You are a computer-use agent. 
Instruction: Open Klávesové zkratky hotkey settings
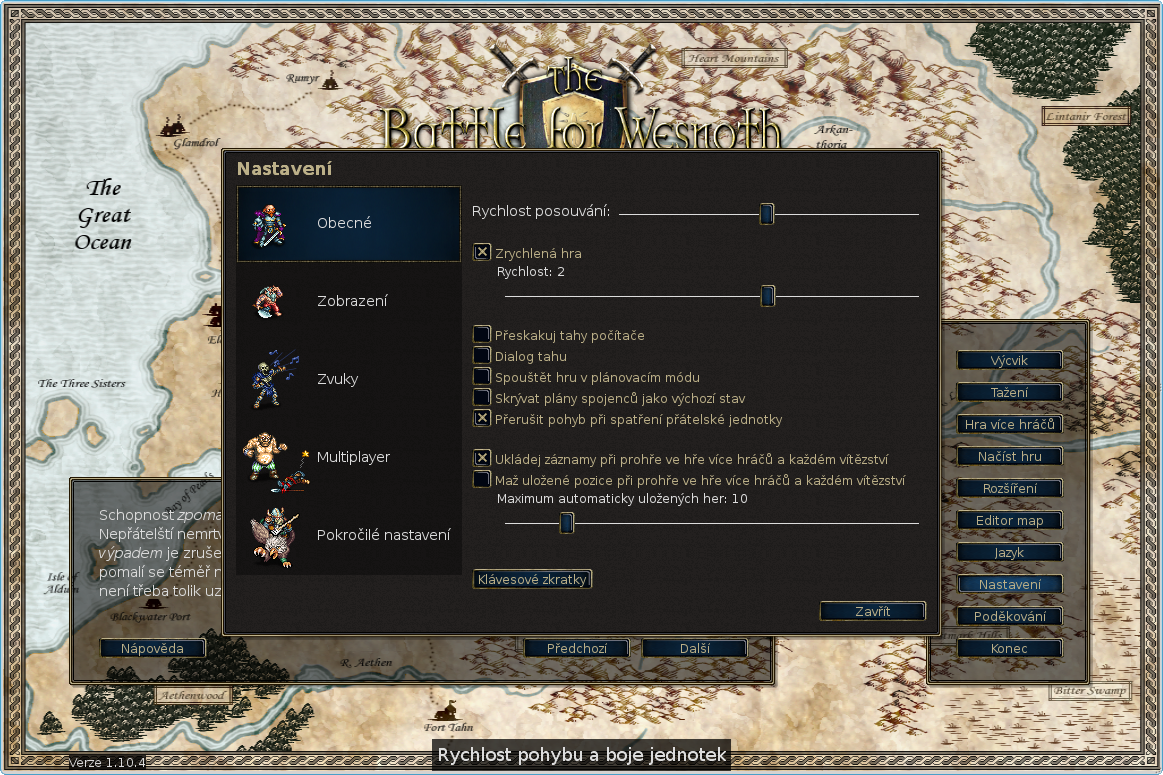pyautogui.click(x=532, y=579)
